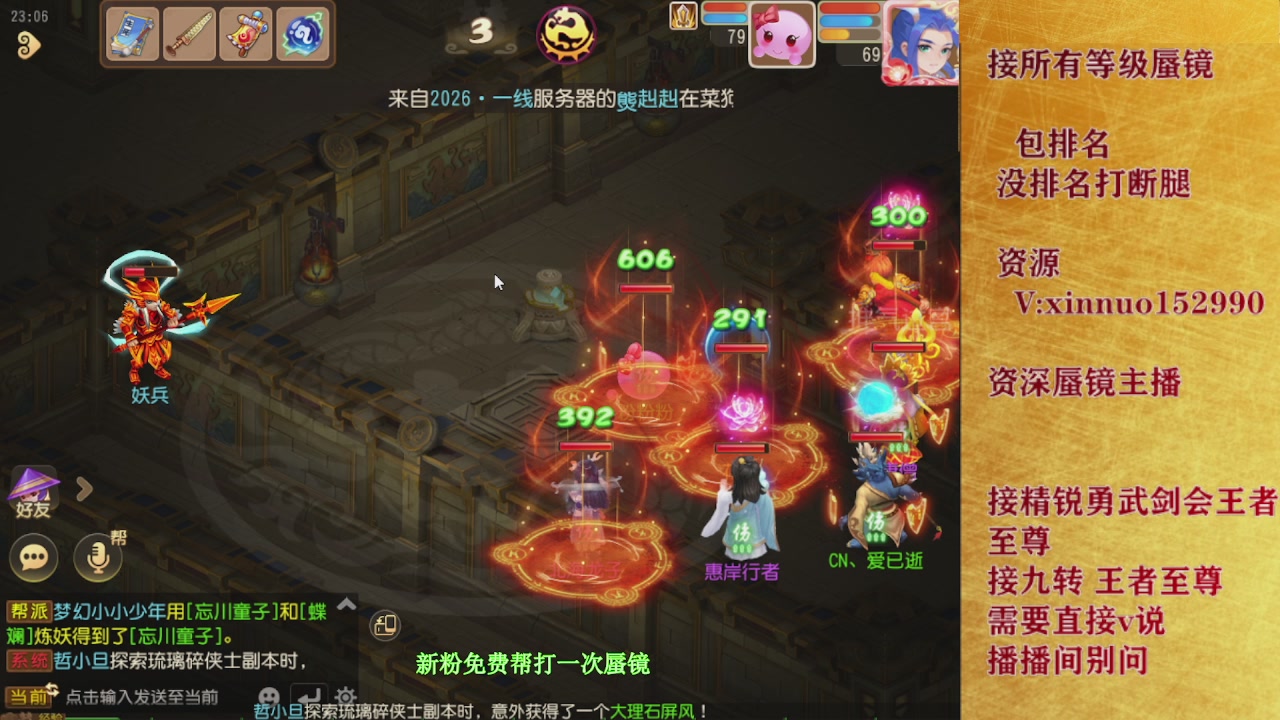Expand the friends list with the chevron
The image size is (1280, 720).
pos(85,490)
